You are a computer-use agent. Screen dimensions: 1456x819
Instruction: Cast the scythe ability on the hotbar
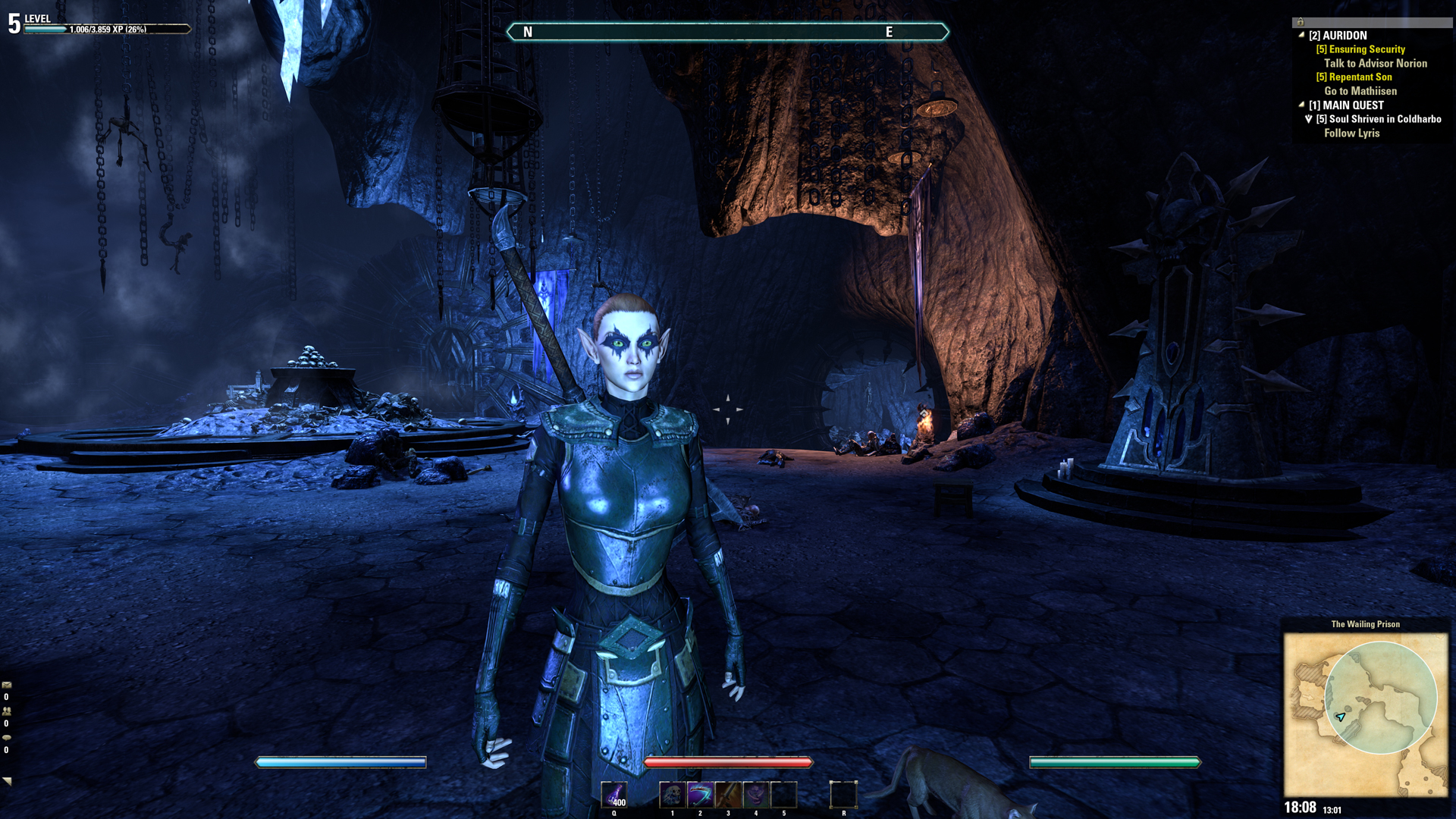(700, 795)
